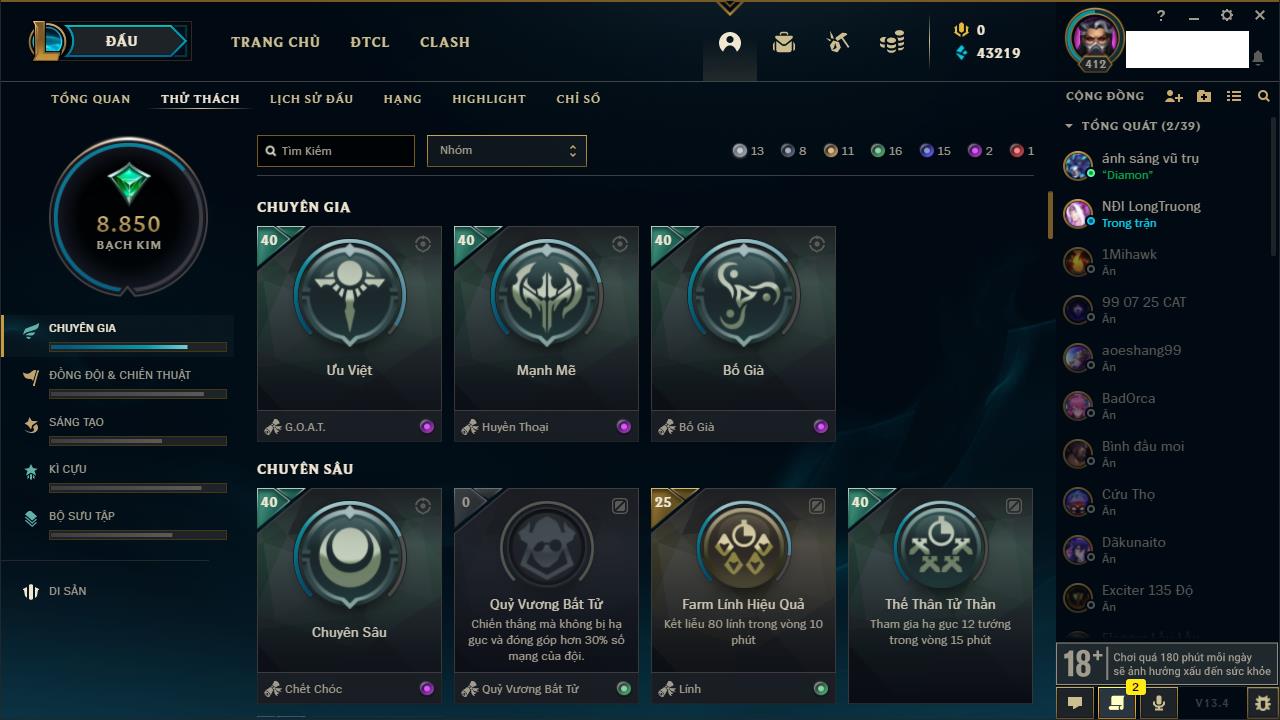Open the TRANG CHỦ home page

tap(275, 42)
